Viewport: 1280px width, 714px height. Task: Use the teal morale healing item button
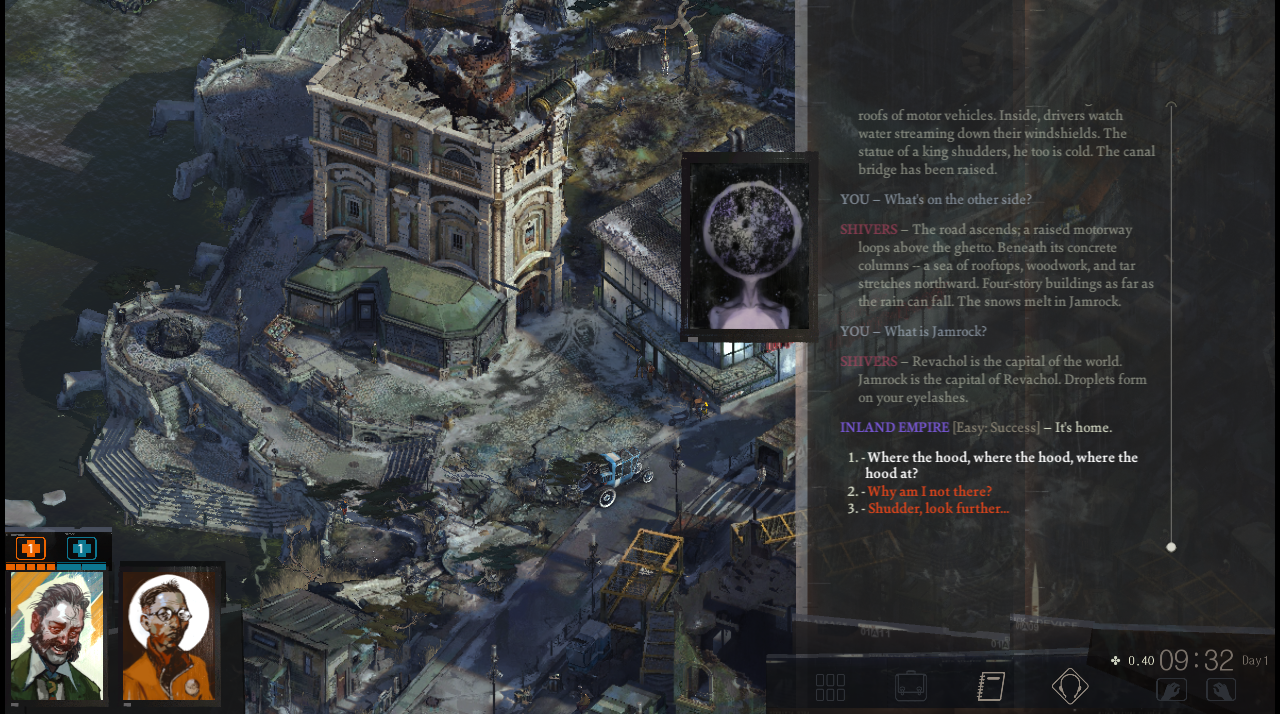pyautogui.click(x=81, y=548)
